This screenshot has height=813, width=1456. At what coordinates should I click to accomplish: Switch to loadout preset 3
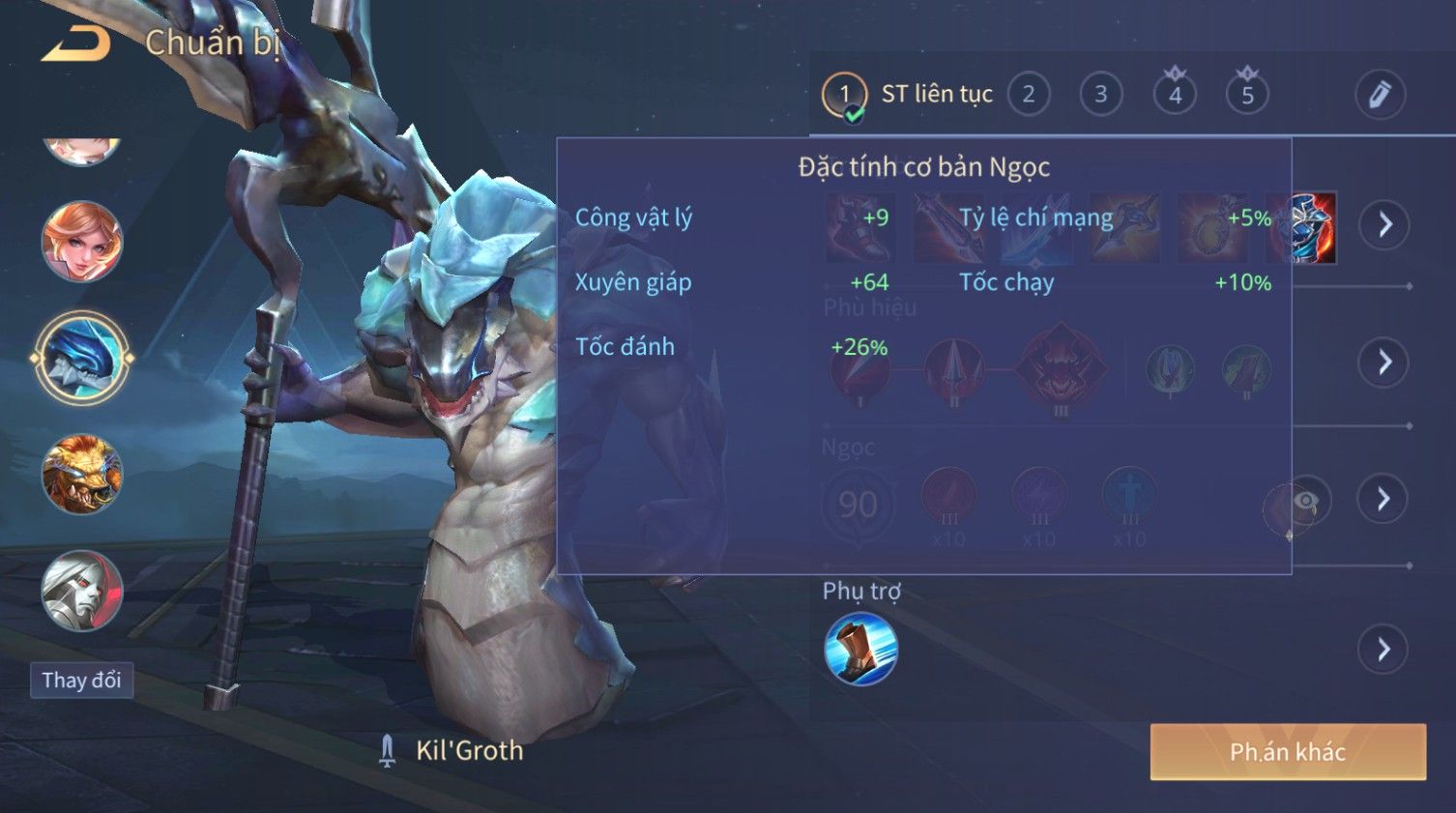point(1100,95)
